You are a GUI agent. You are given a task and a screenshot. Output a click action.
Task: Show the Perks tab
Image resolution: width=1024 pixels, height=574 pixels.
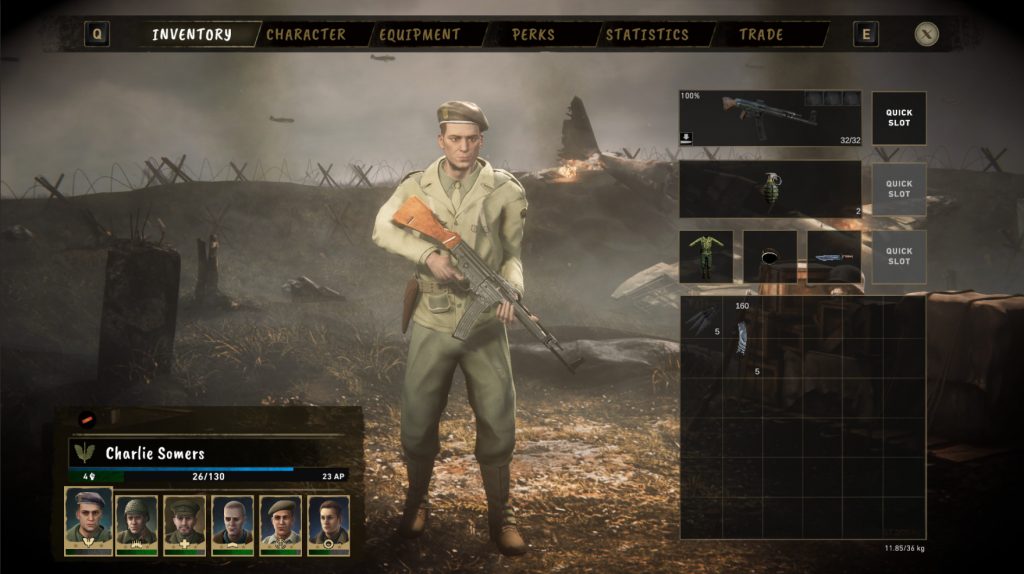(533, 35)
